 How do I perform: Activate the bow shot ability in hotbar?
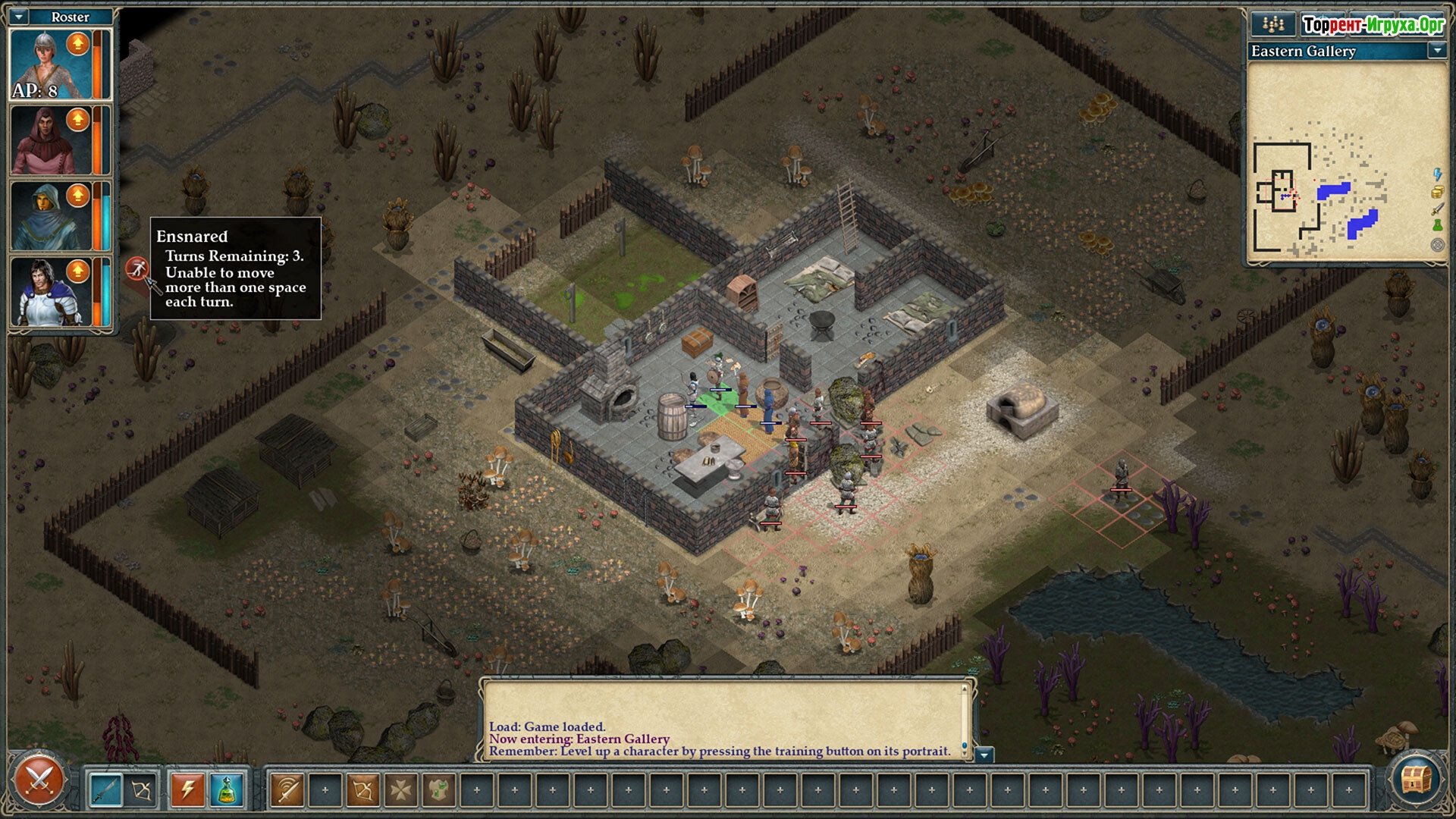[x=362, y=790]
